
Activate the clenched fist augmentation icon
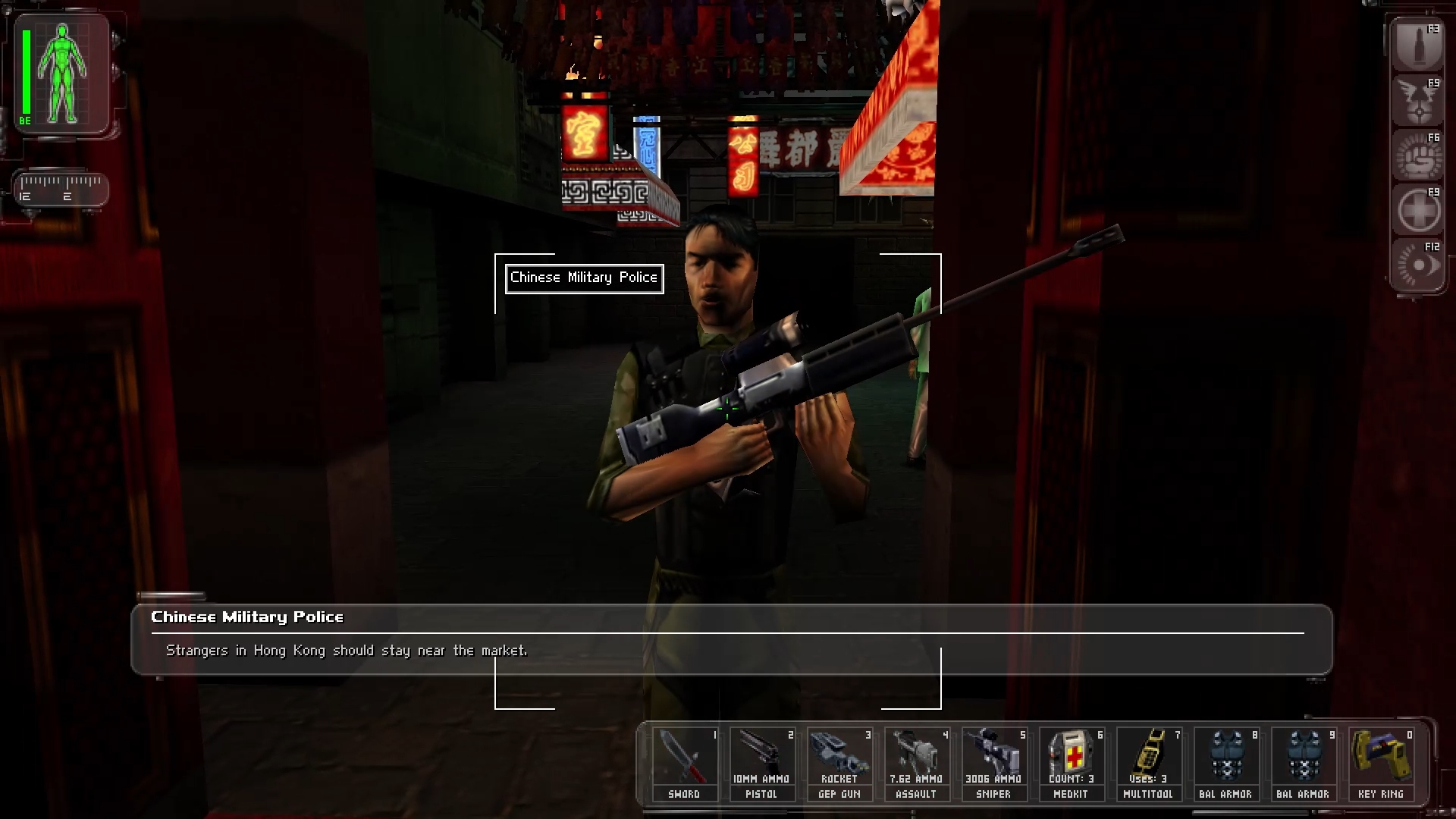[x=1417, y=155]
